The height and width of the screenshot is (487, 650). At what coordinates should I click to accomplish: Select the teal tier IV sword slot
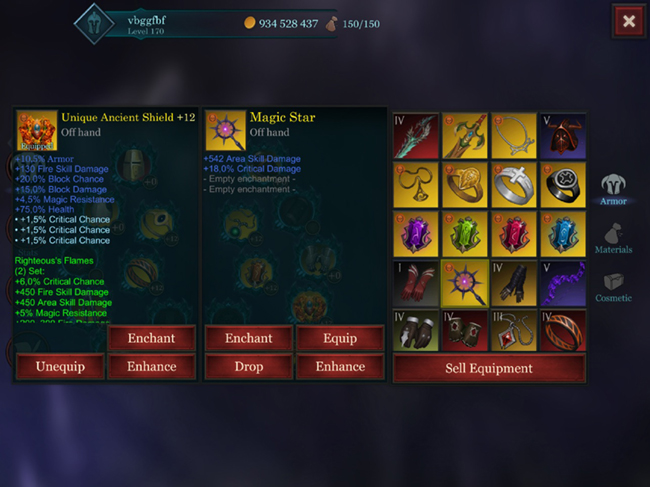416,136
